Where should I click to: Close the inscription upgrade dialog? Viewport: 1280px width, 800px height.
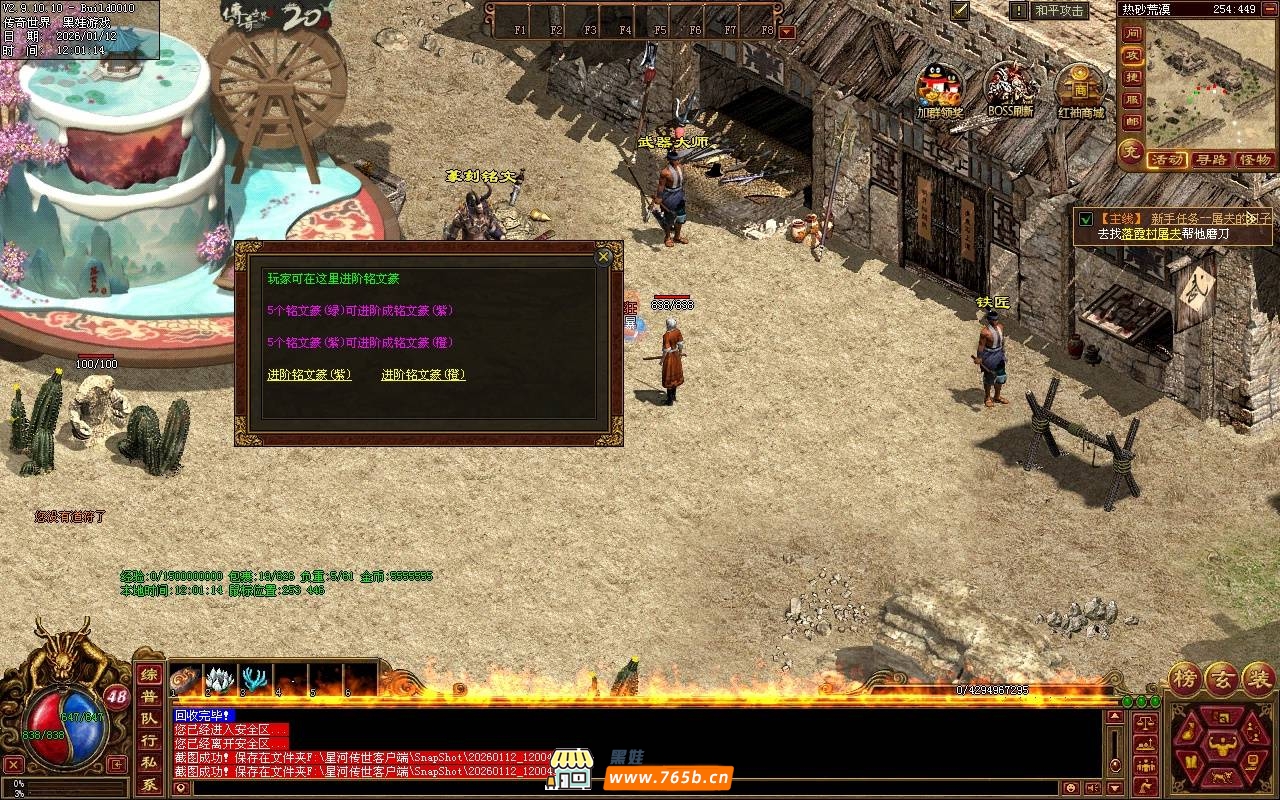[603, 257]
